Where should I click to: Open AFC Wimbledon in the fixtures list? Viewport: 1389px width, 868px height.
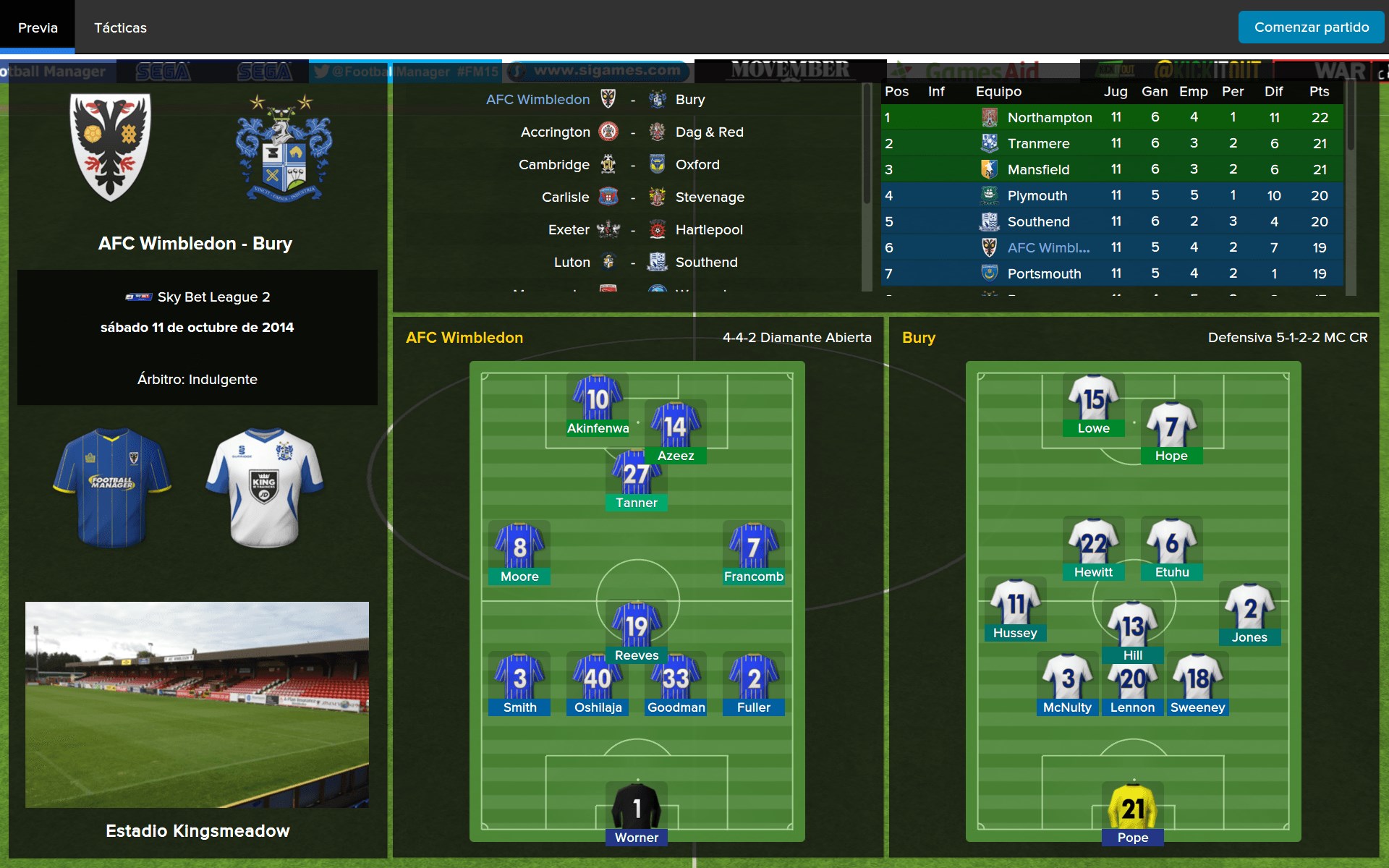point(538,99)
